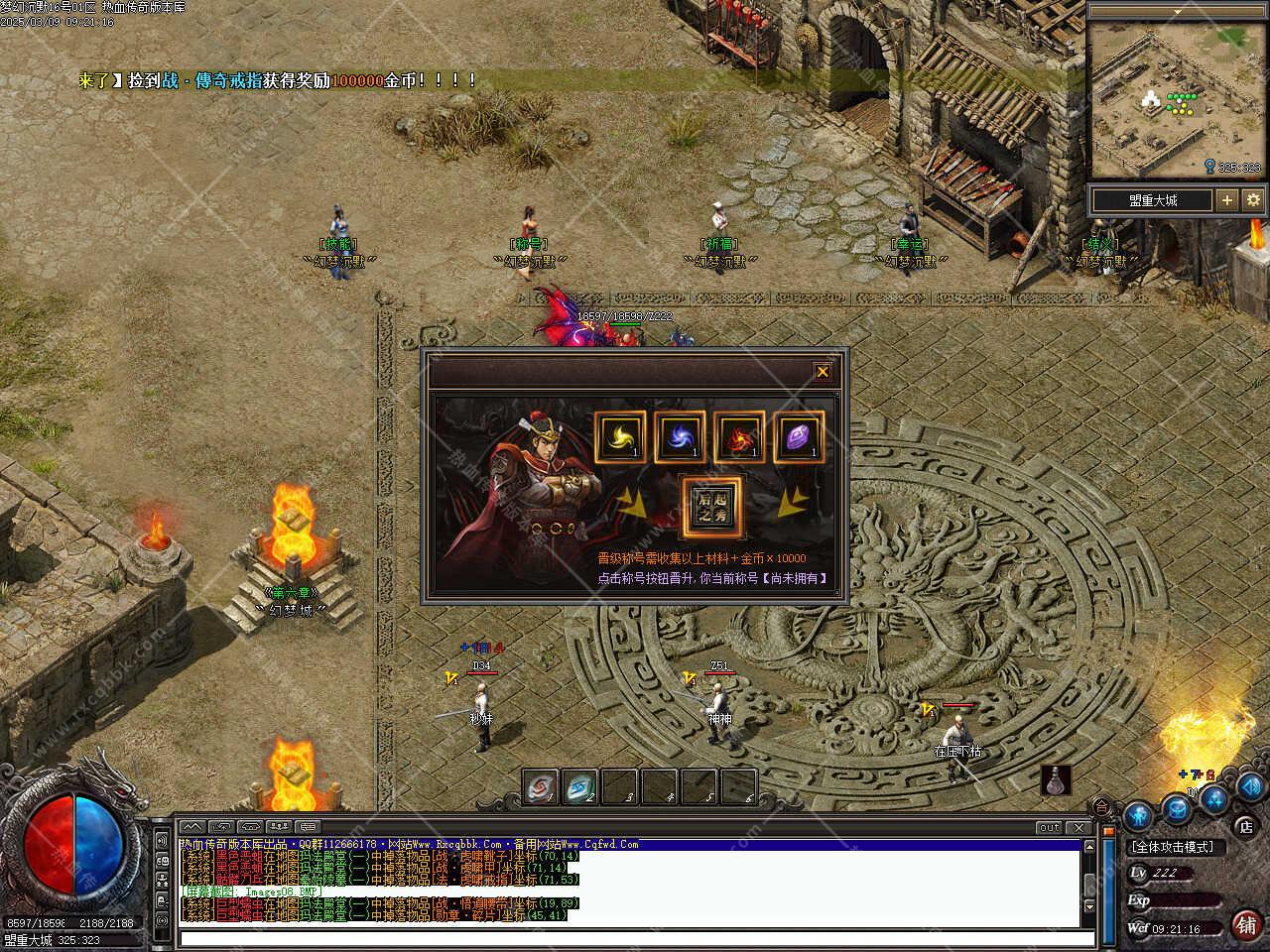Open the red 铺 stall button
The height and width of the screenshot is (952, 1270).
point(1246,924)
